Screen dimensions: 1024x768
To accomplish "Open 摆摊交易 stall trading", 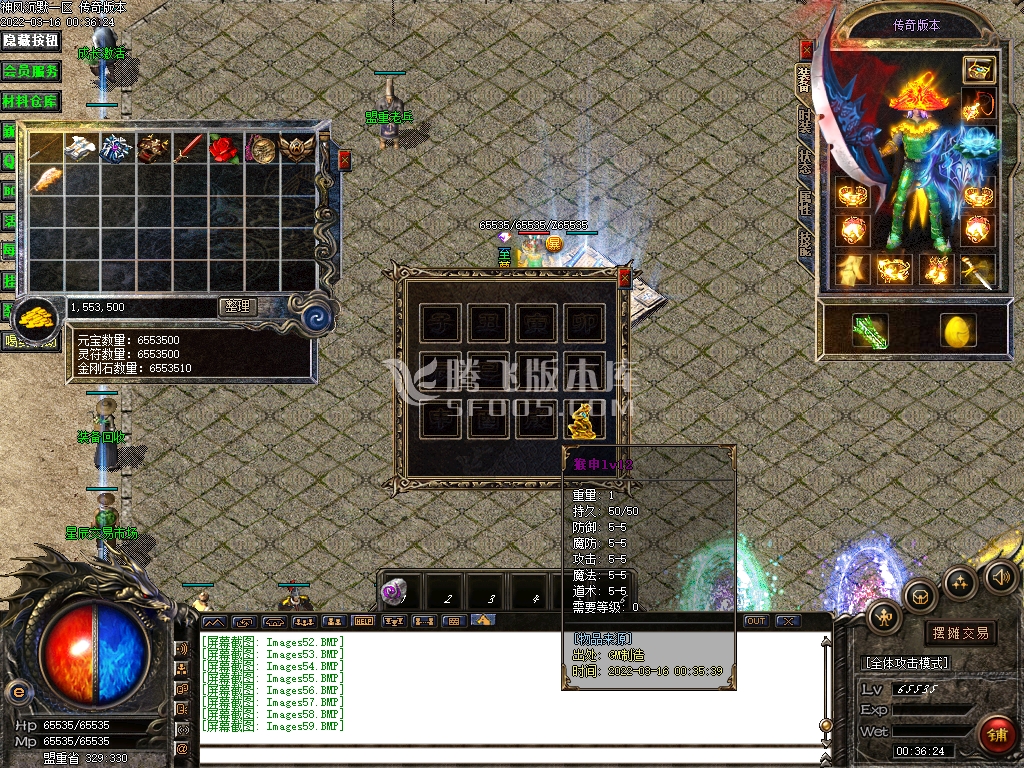I will (x=960, y=632).
